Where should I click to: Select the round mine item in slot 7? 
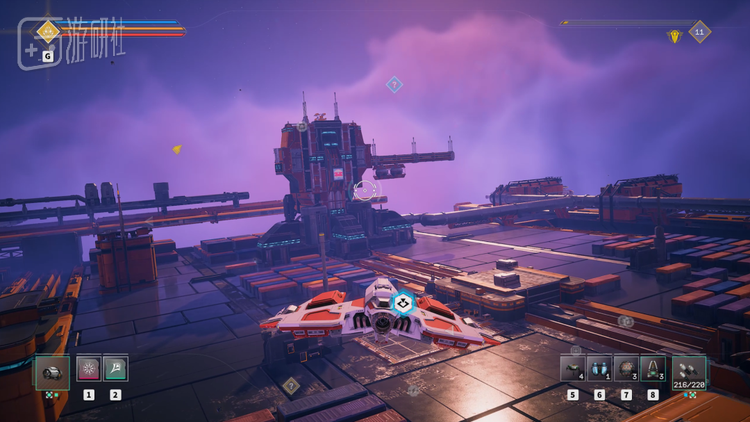click(626, 369)
